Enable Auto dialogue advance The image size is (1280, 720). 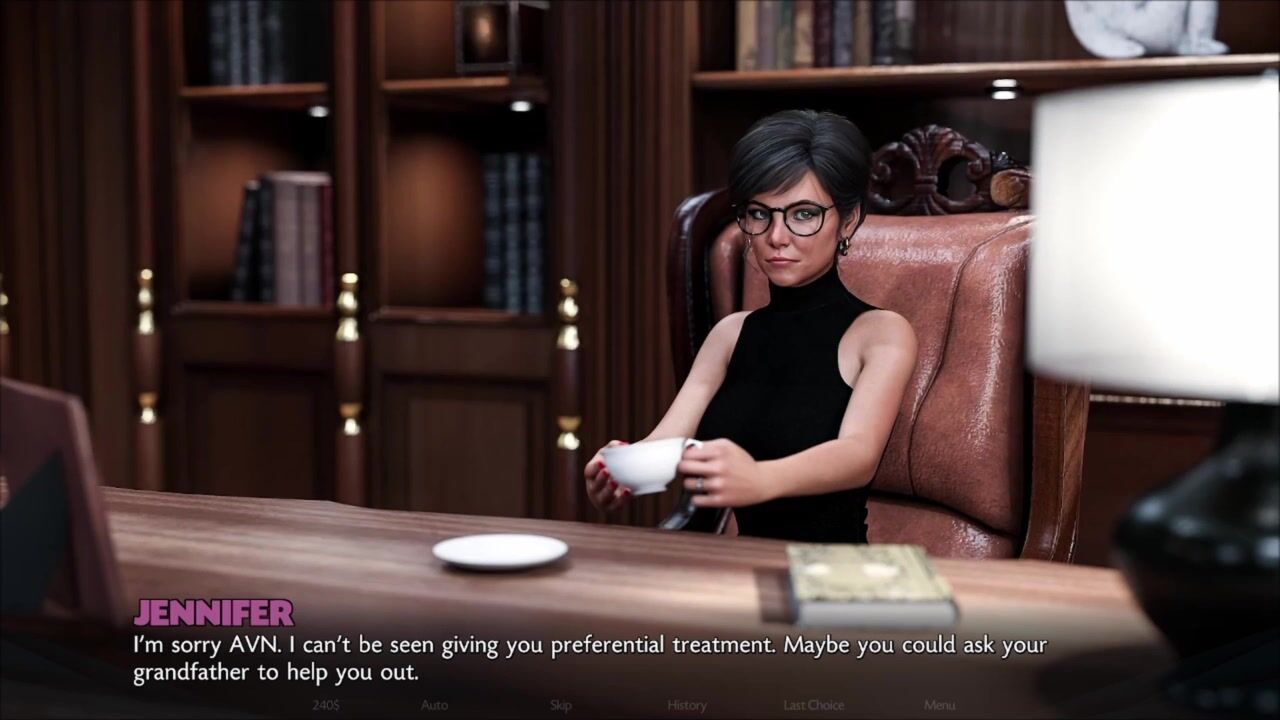pos(434,705)
